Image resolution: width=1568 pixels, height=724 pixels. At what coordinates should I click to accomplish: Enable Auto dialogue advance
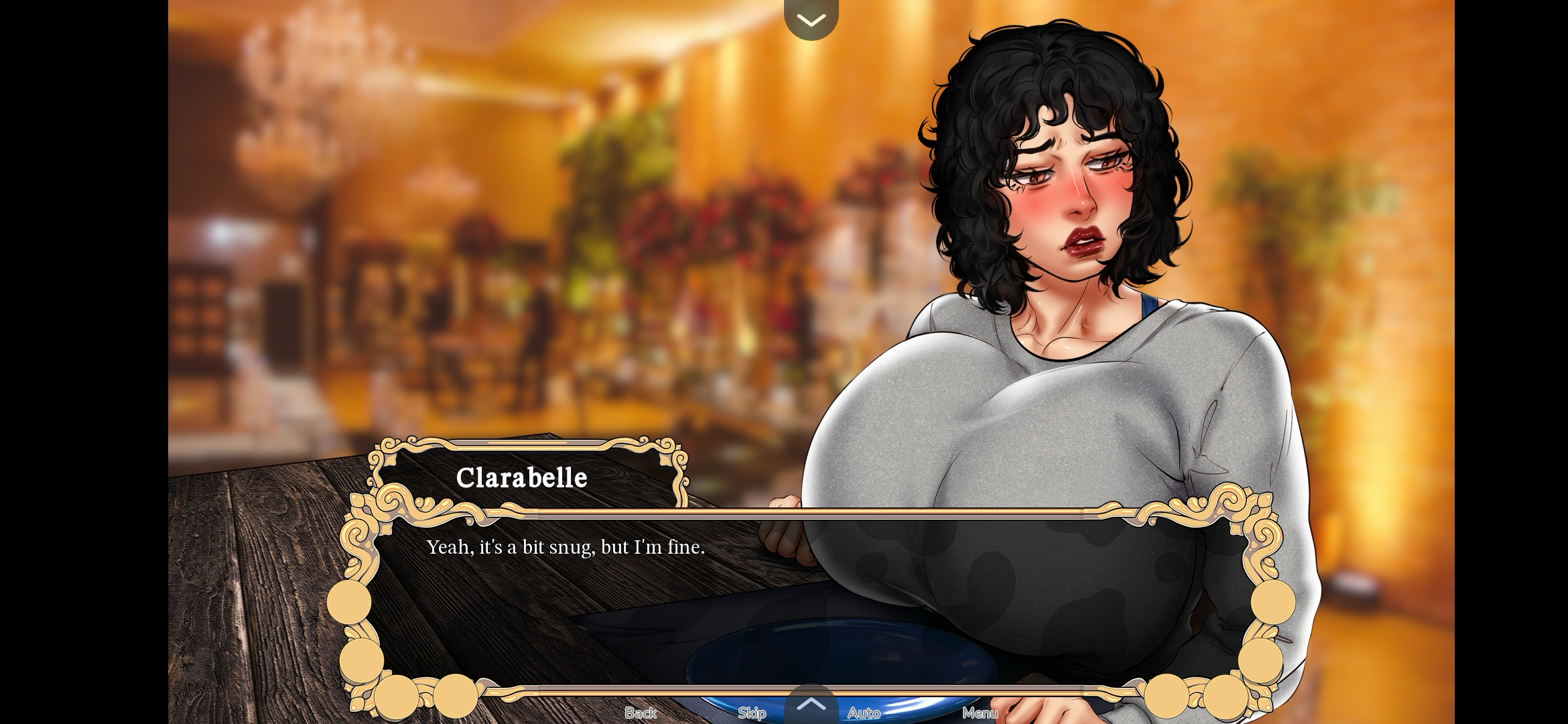864,713
